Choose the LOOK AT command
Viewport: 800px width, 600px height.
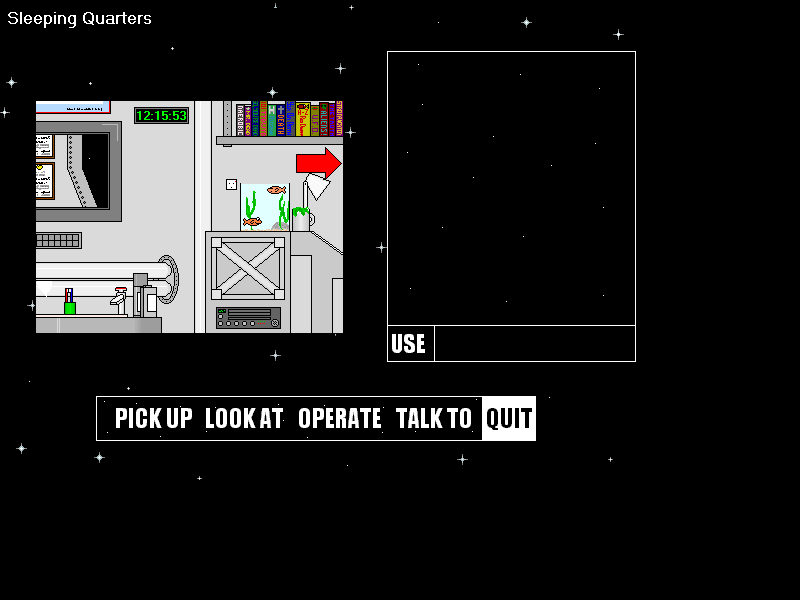[244, 418]
